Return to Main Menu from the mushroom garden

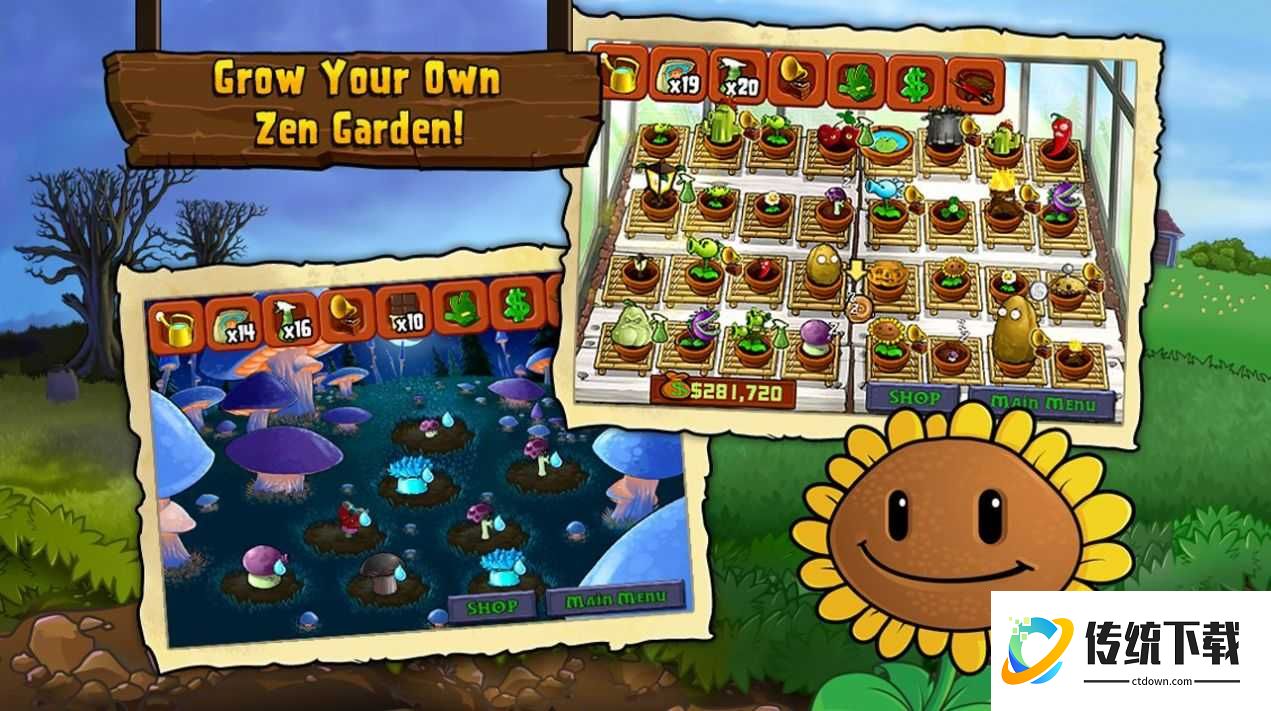coord(616,600)
